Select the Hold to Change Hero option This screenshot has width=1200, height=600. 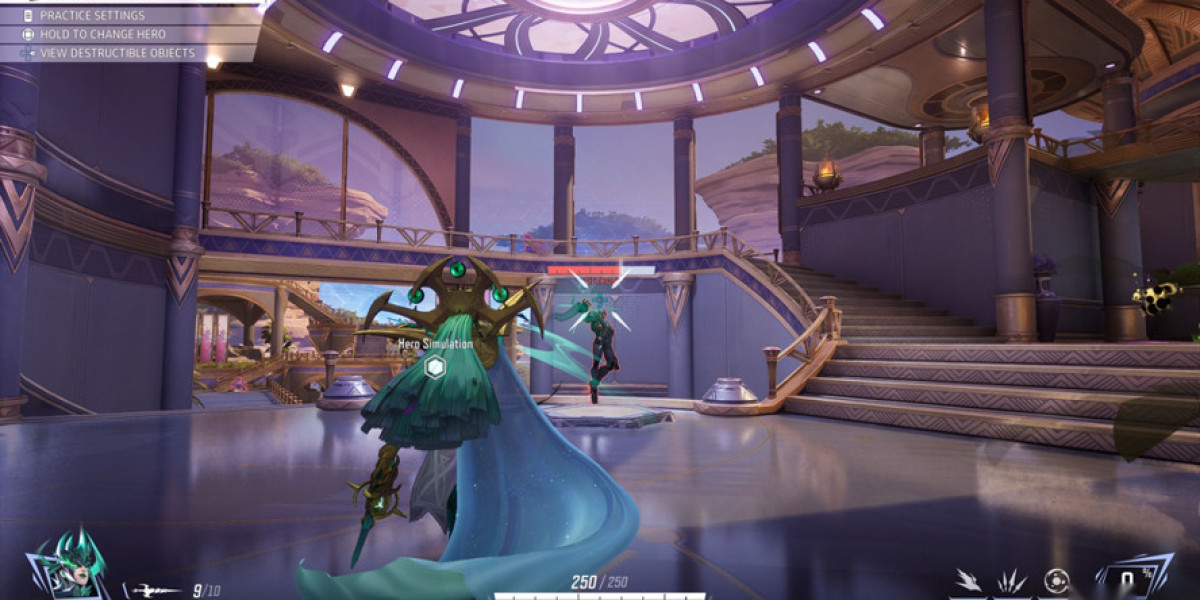(x=102, y=34)
